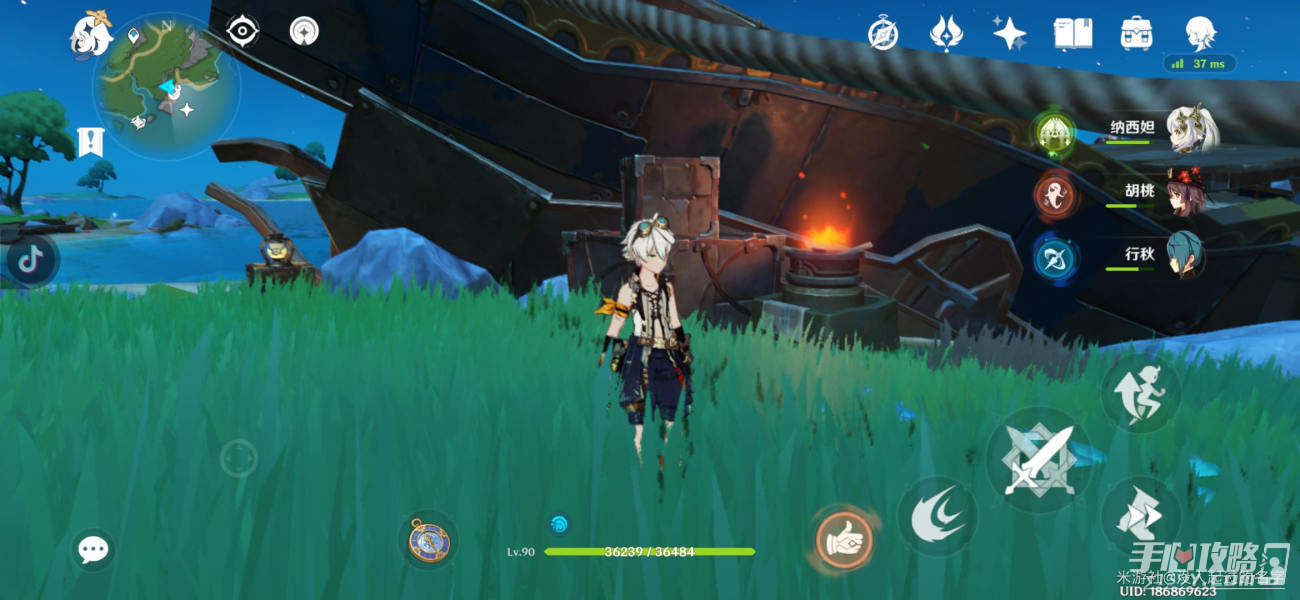
Task: Switch to party member 胡桃
Action: (x=1186, y=192)
